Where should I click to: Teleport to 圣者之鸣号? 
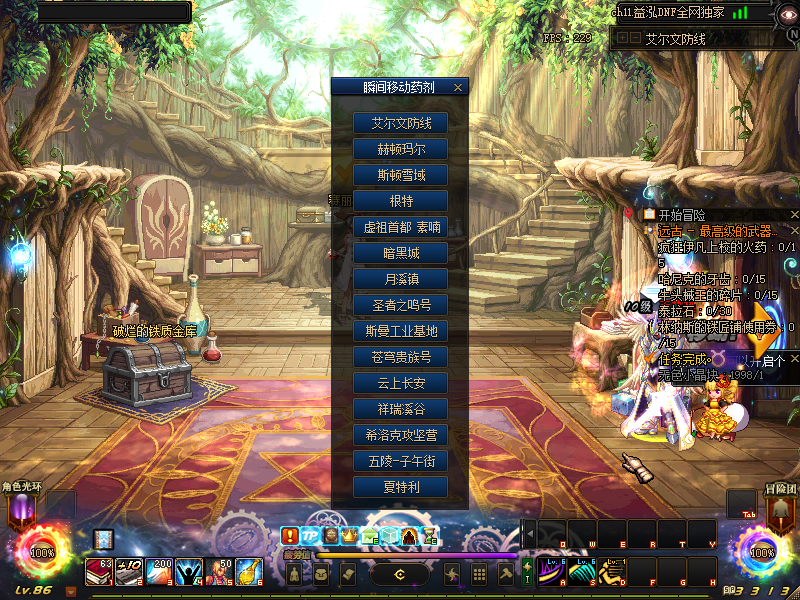tap(400, 305)
